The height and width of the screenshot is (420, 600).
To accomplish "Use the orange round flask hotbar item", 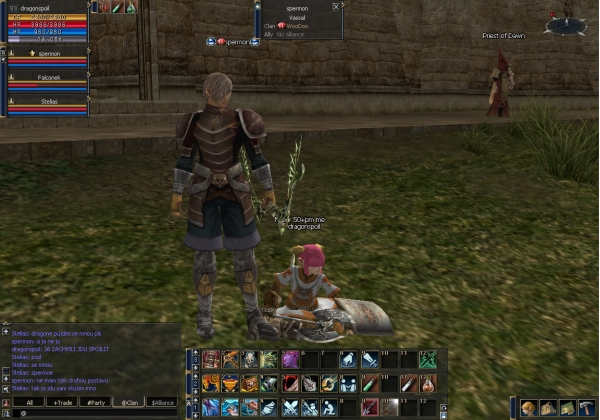I will click(x=428, y=383).
